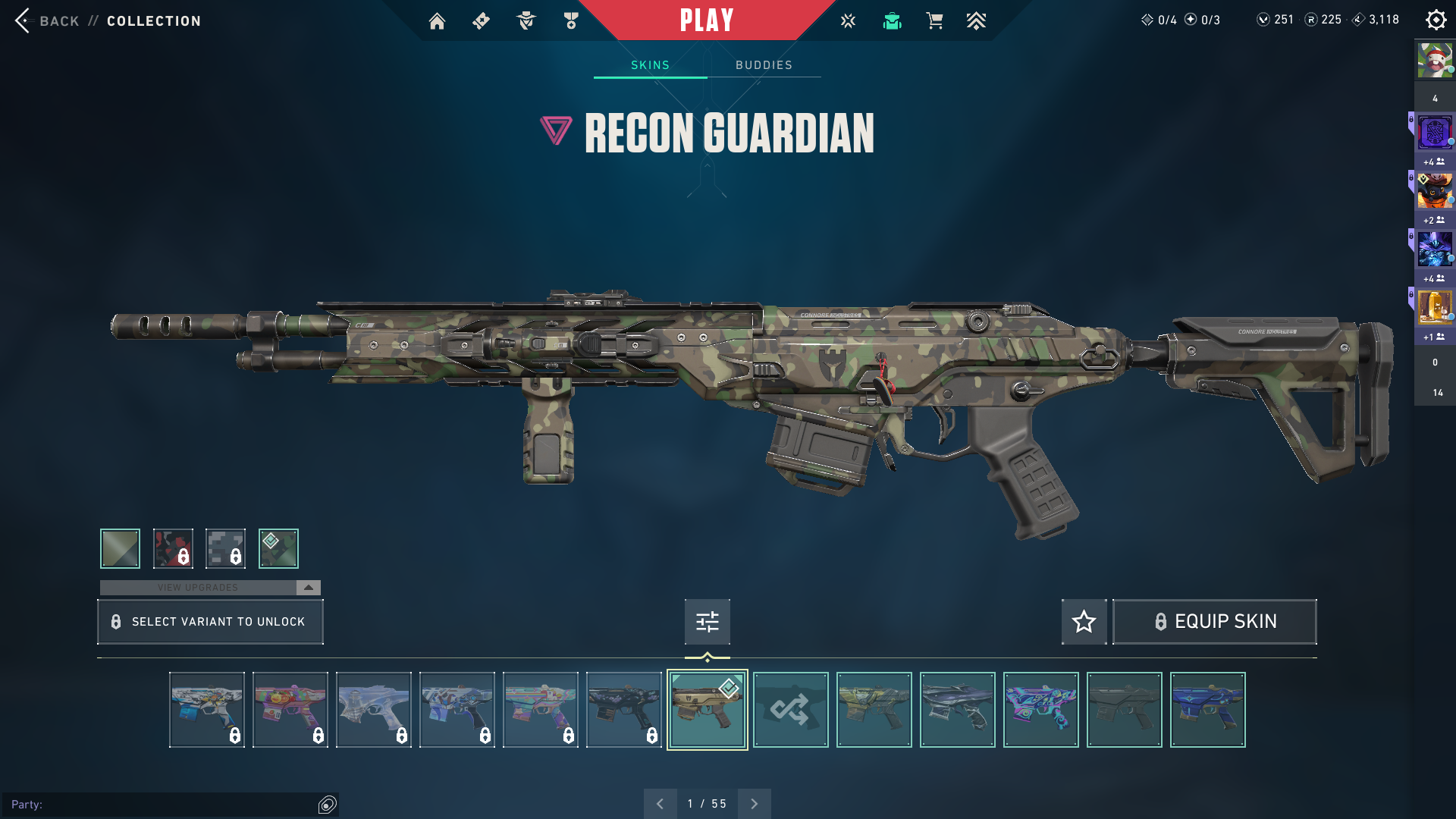Viewport: 1456px width, 819px height.
Task: Switch to the Buddies tab
Action: (764, 65)
